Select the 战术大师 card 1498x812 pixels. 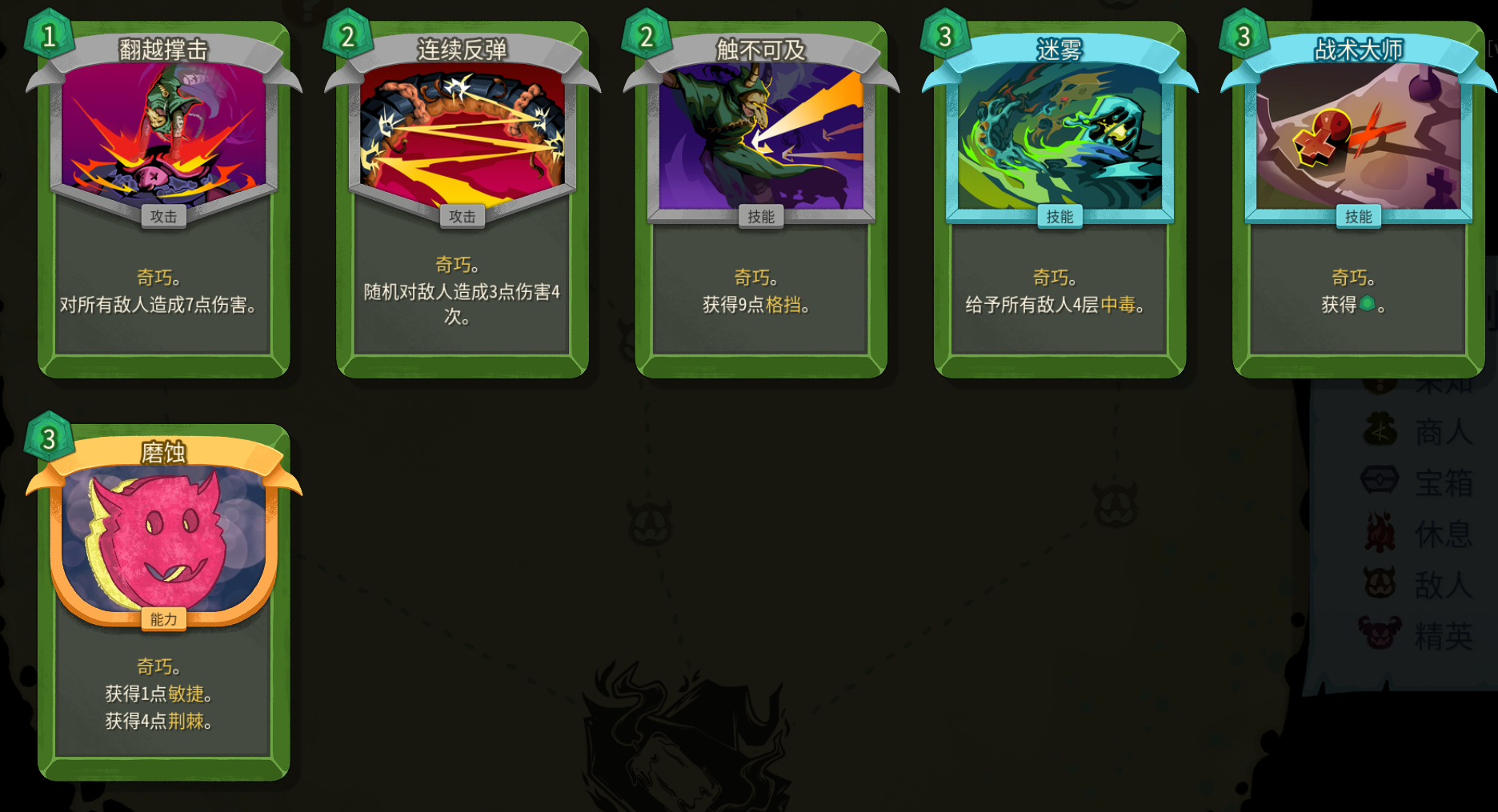(x=1357, y=200)
